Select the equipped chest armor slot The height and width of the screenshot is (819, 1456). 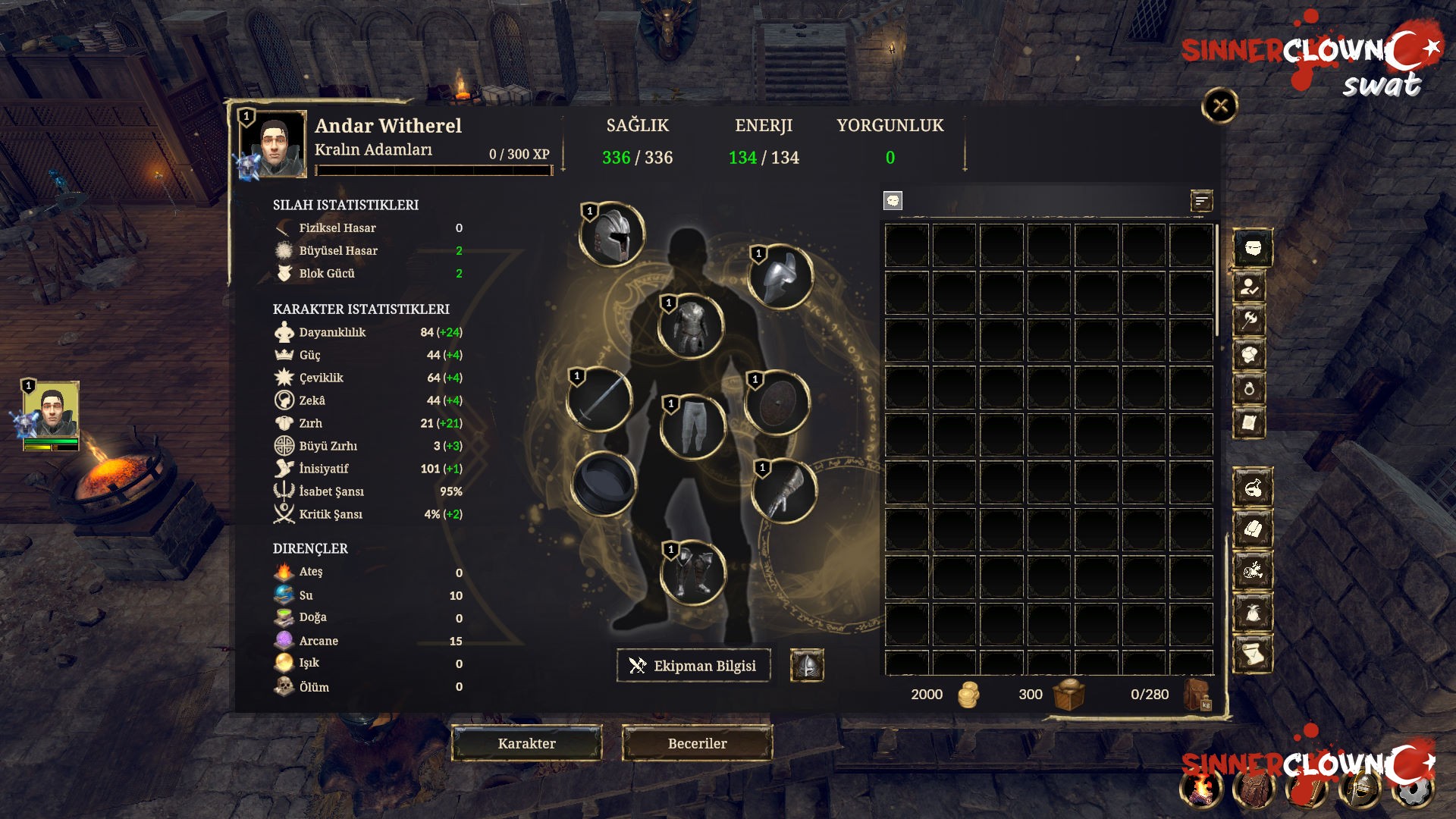pos(691,327)
